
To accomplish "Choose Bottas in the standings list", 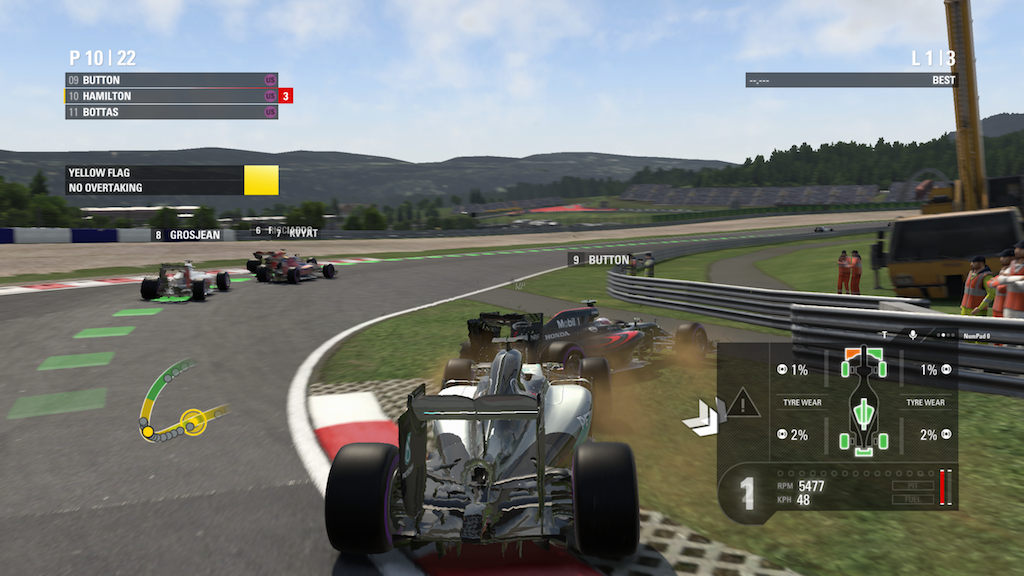I will [170, 112].
